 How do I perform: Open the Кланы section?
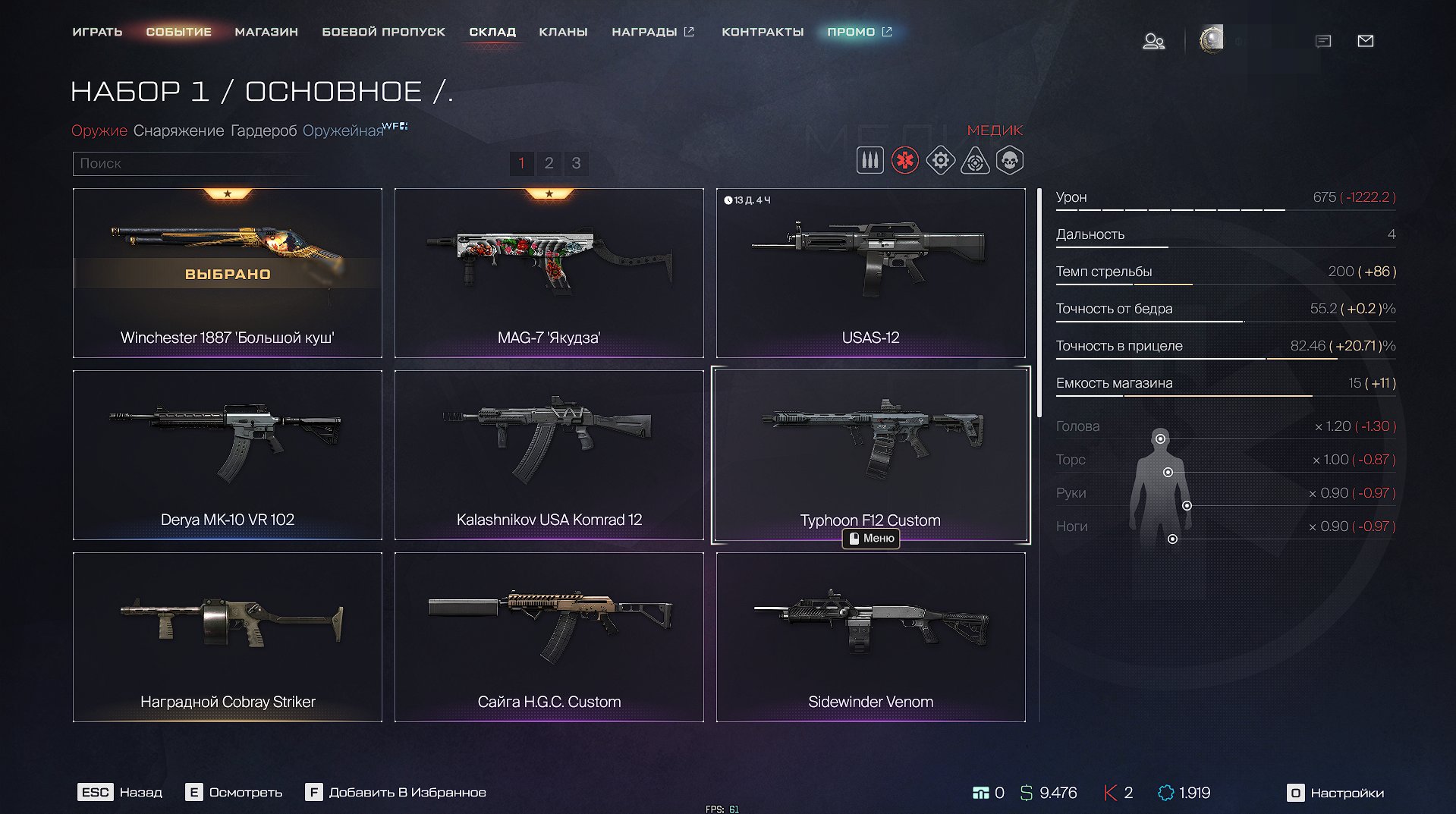(563, 32)
